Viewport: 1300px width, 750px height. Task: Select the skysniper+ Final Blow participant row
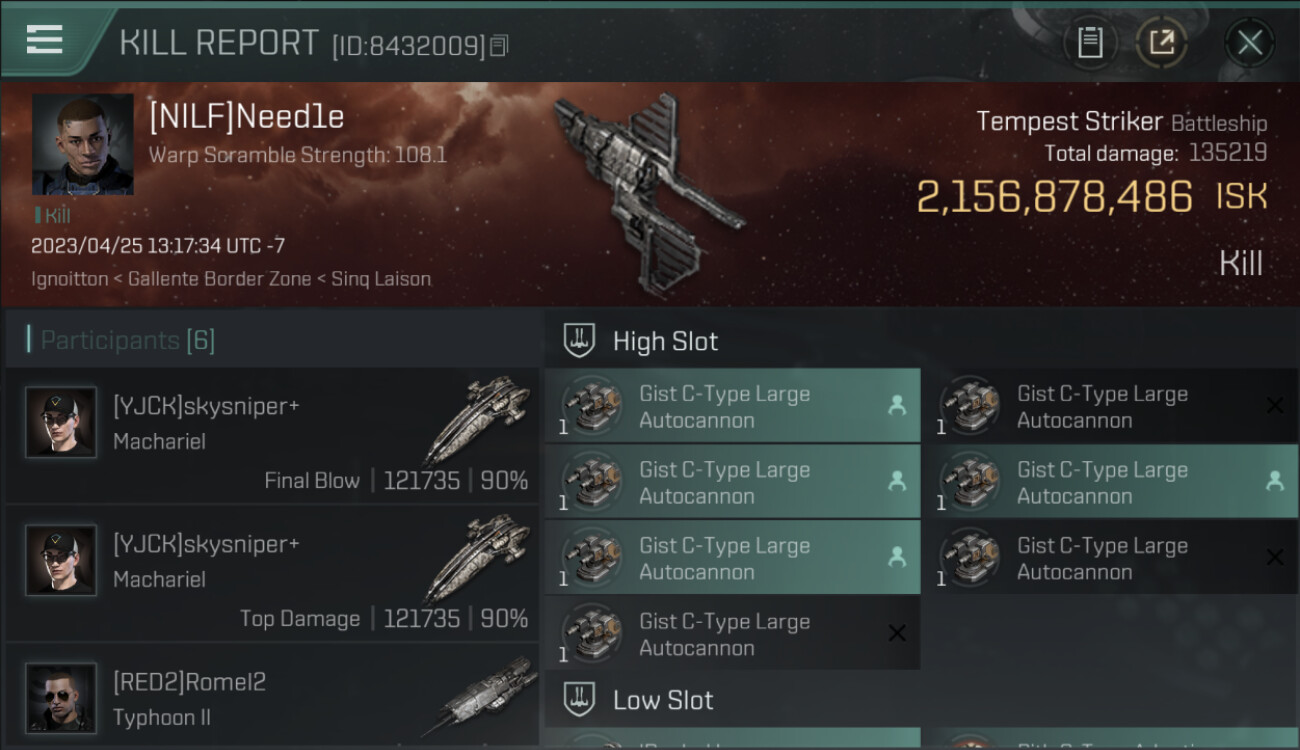click(x=272, y=437)
